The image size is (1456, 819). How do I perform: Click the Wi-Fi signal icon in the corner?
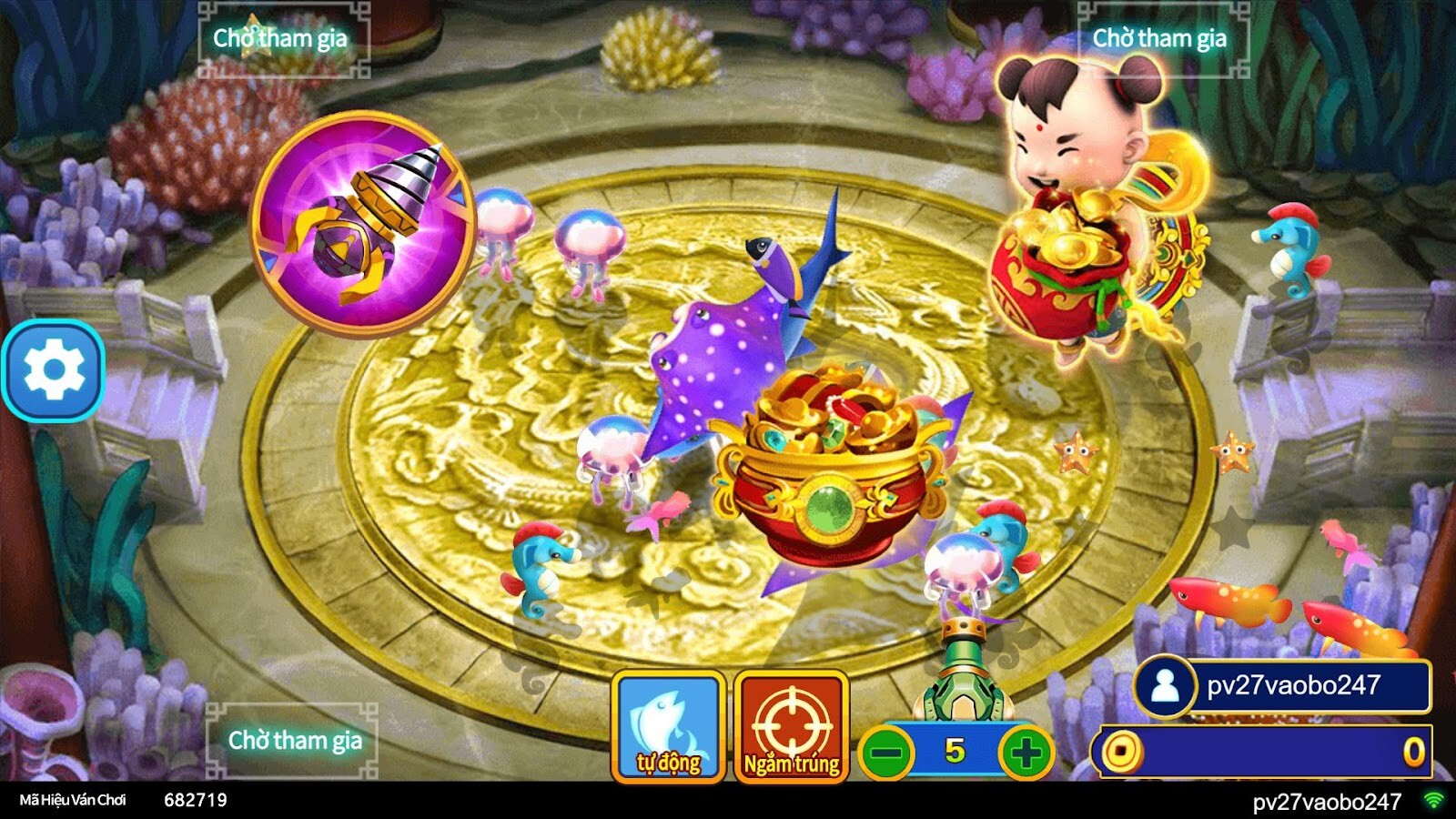click(1435, 801)
